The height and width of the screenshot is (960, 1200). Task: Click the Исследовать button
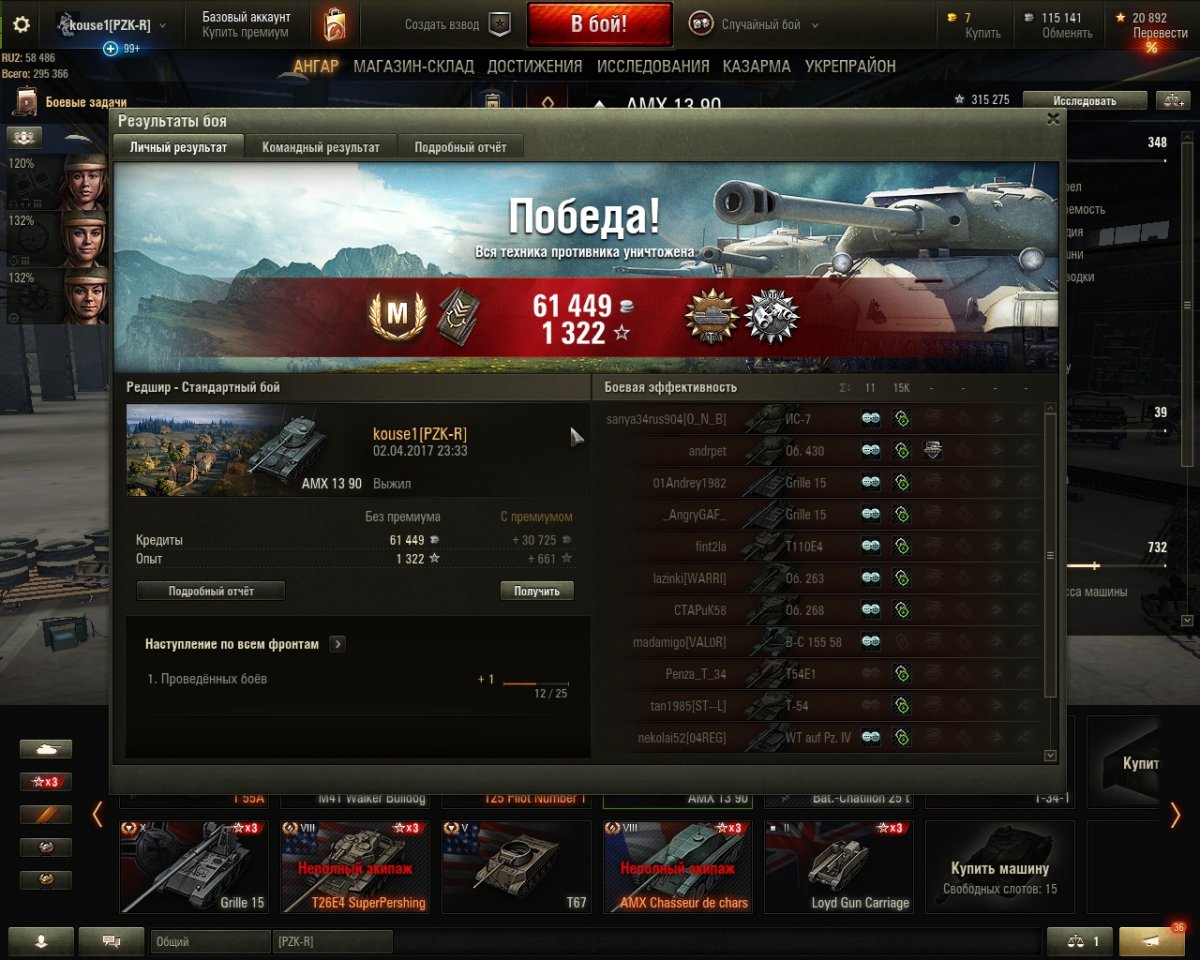point(1084,100)
